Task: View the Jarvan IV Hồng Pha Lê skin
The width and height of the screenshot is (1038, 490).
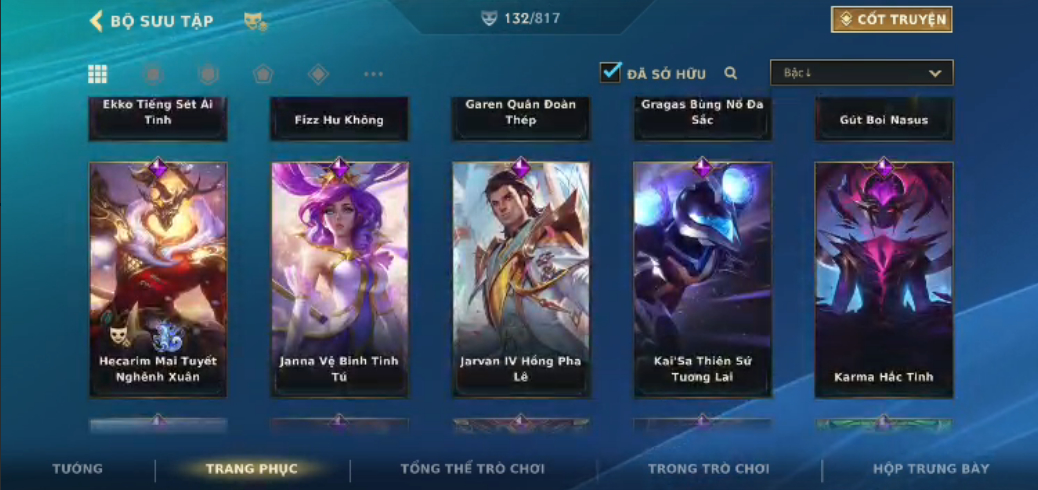Action: [x=521, y=278]
